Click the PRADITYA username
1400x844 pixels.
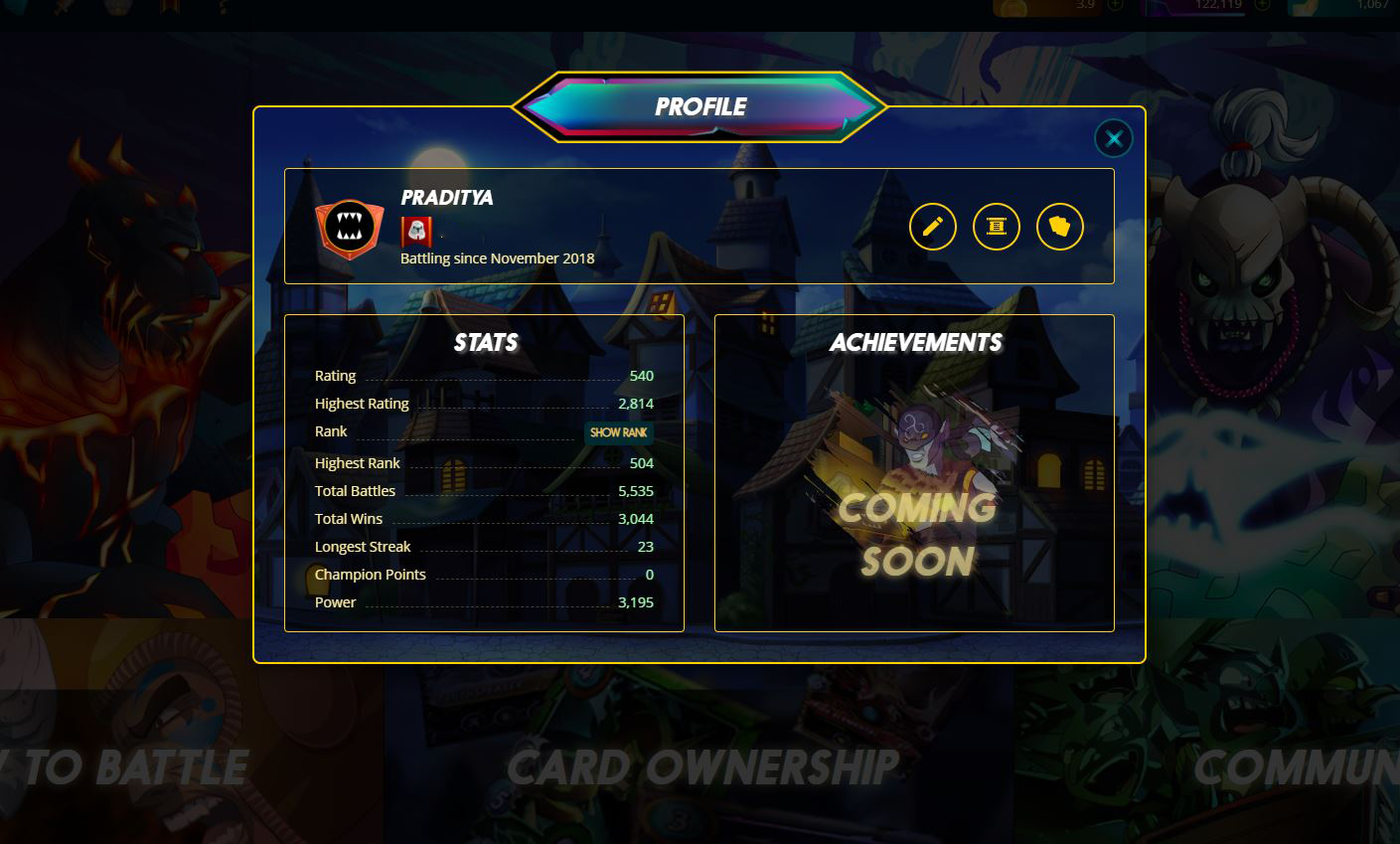pyautogui.click(x=446, y=198)
